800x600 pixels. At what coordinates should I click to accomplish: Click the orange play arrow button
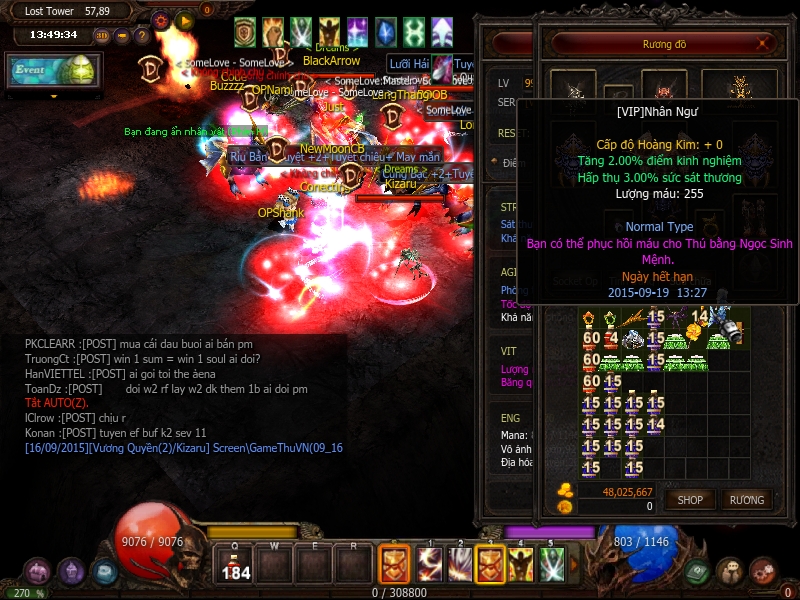click(184, 20)
